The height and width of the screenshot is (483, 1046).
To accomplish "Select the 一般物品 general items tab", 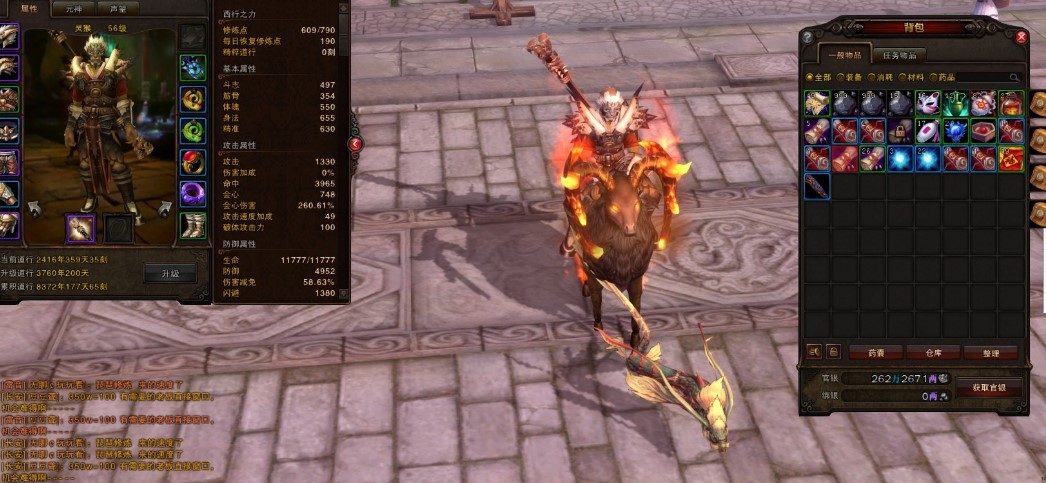I will (846, 55).
